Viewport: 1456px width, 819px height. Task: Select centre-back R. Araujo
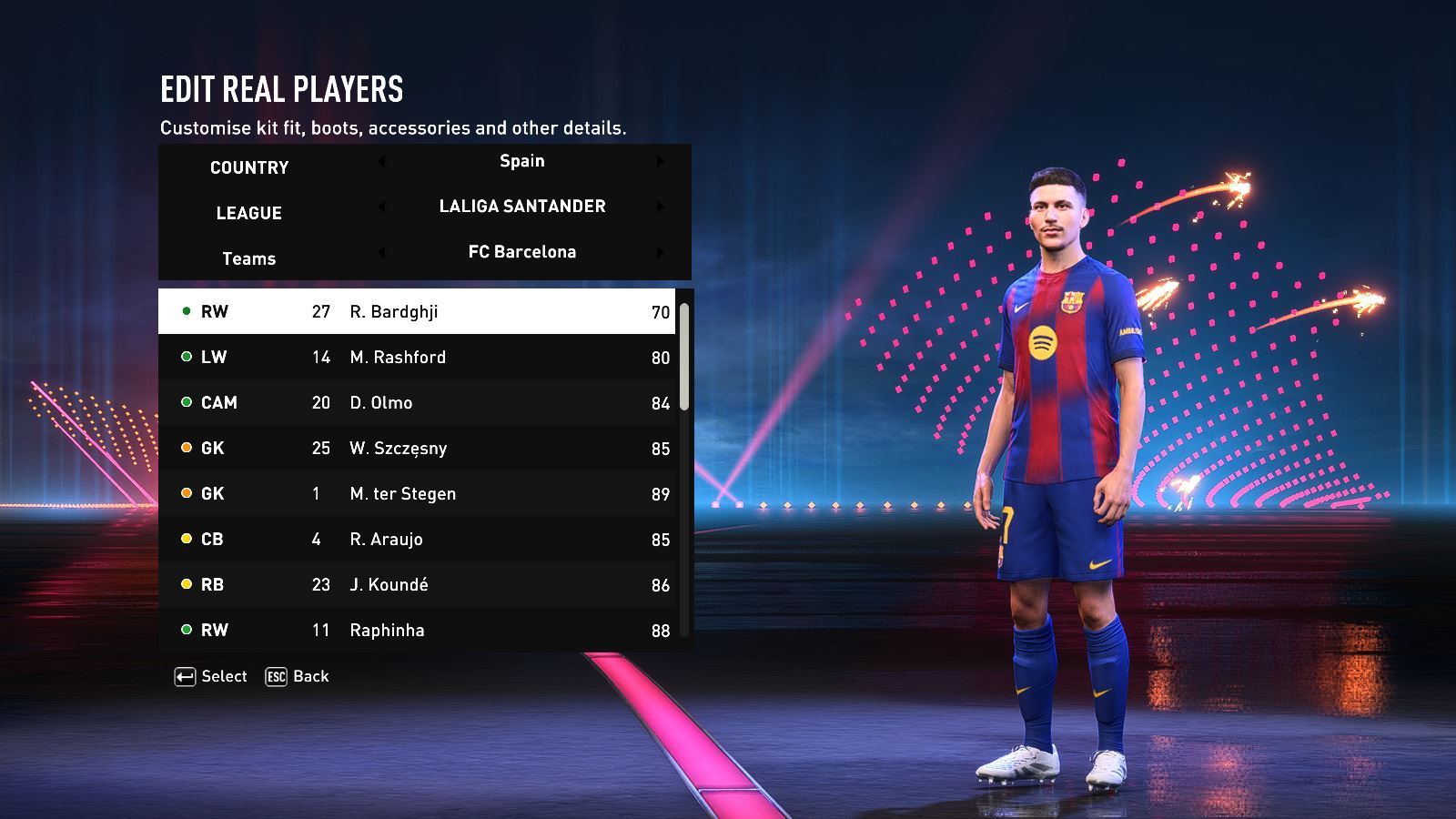pyautogui.click(x=417, y=539)
